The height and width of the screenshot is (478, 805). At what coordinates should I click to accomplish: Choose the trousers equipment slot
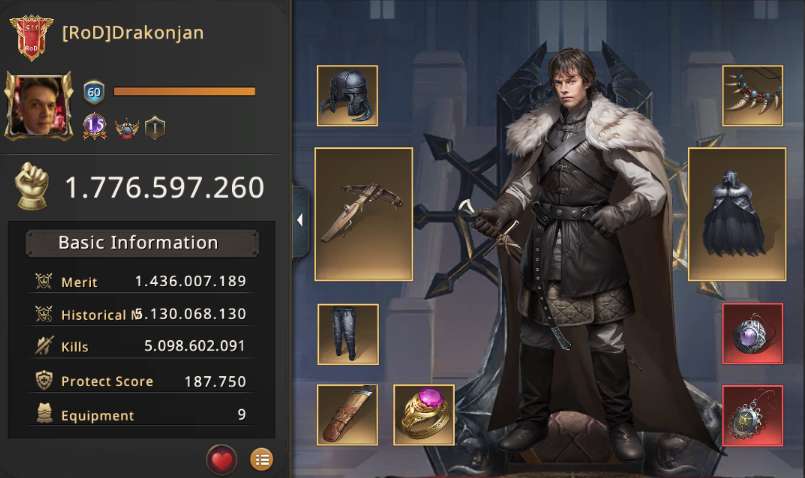pos(347,334)
